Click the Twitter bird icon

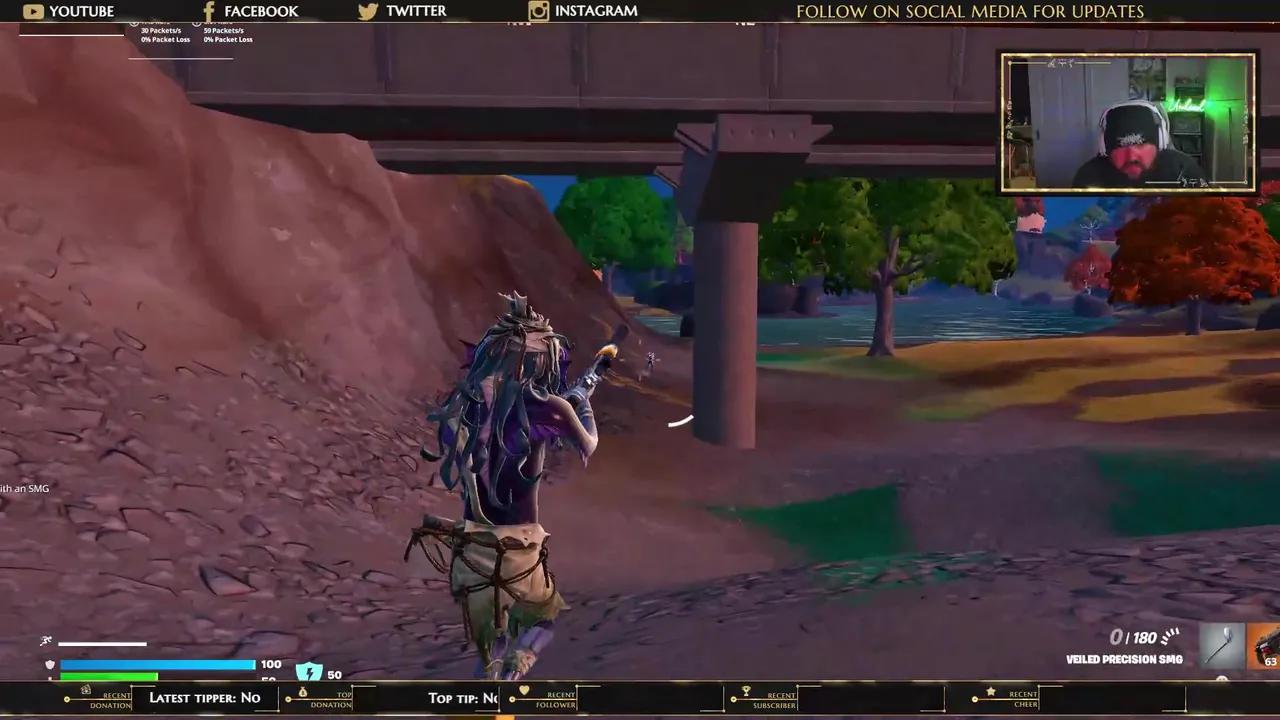[368, 11]
